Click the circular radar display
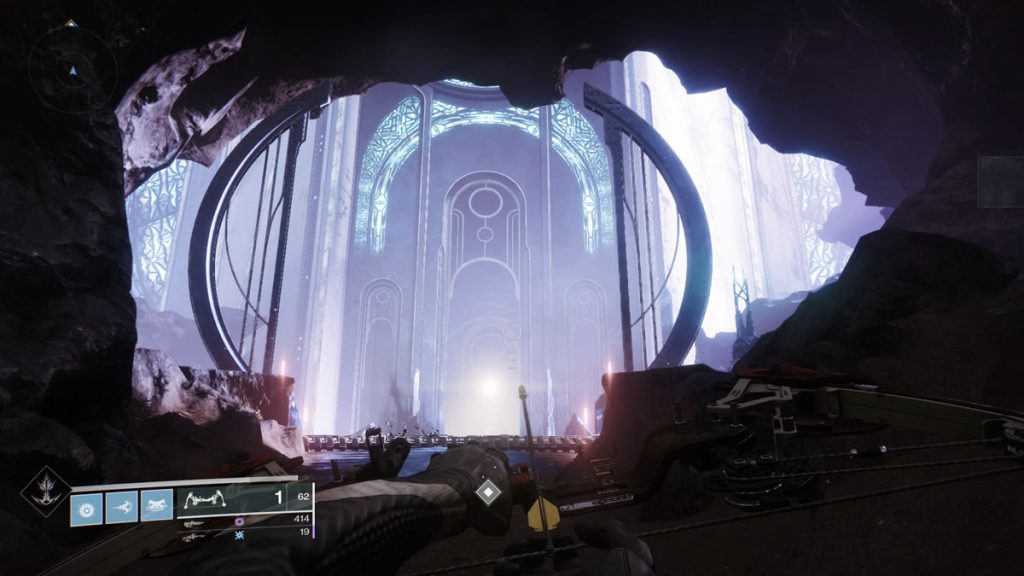1024x576 pixels. click(72, 65)
